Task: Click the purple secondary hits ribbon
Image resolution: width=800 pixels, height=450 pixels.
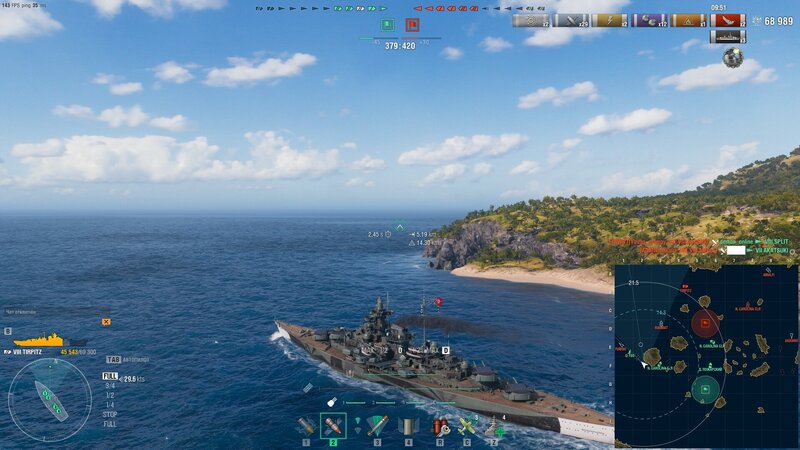Action: pos(650,20)
